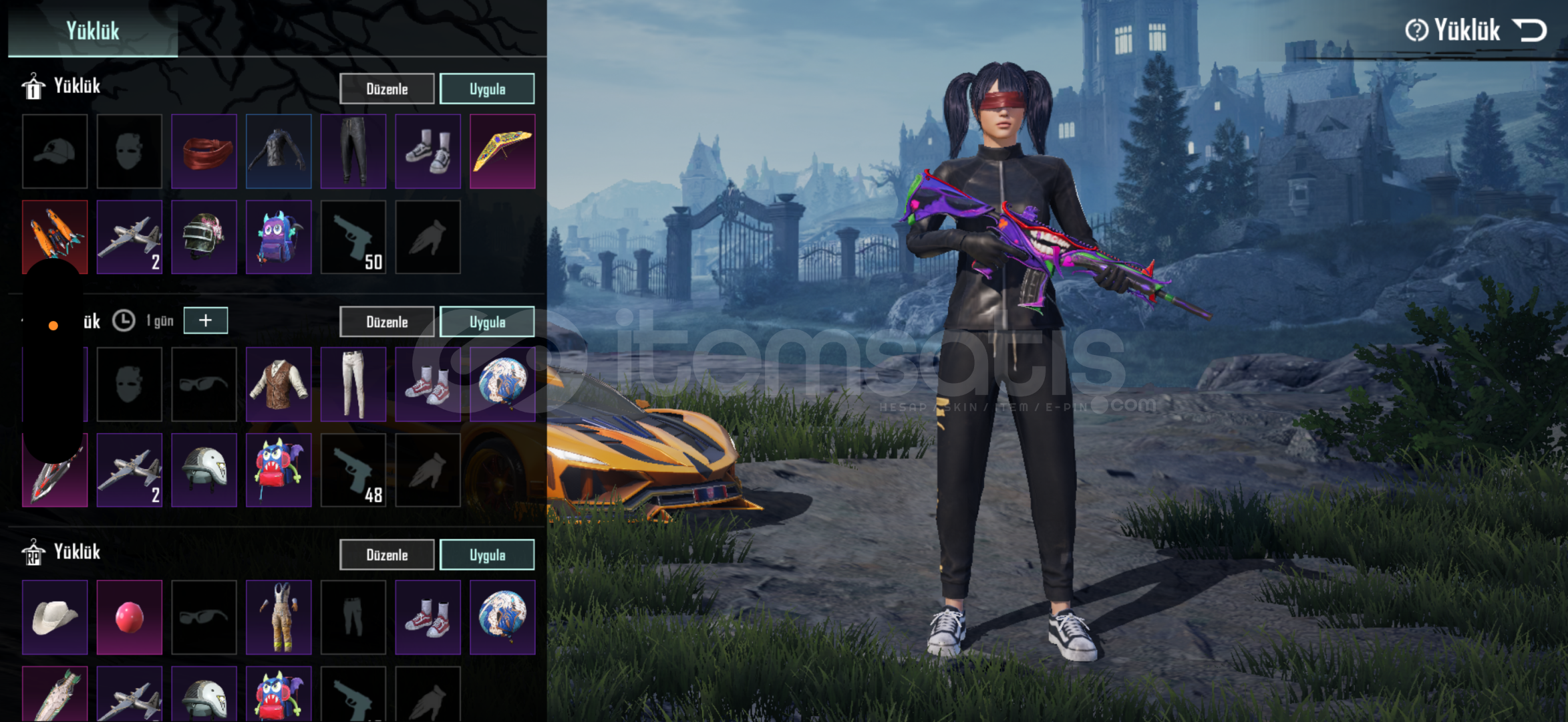This screenshot has height=722, width=1568.
Task: Select the brown vest outfit slot
Action: (279, 384)
